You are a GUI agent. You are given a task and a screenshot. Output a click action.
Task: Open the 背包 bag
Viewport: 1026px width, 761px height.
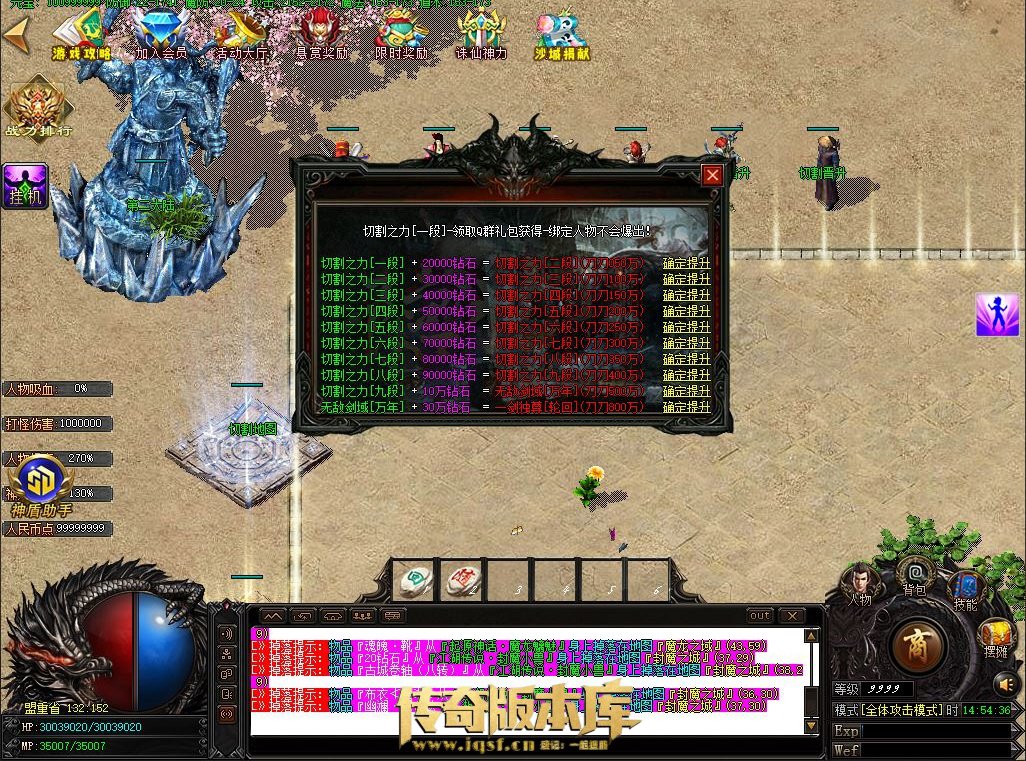(915, 575)
